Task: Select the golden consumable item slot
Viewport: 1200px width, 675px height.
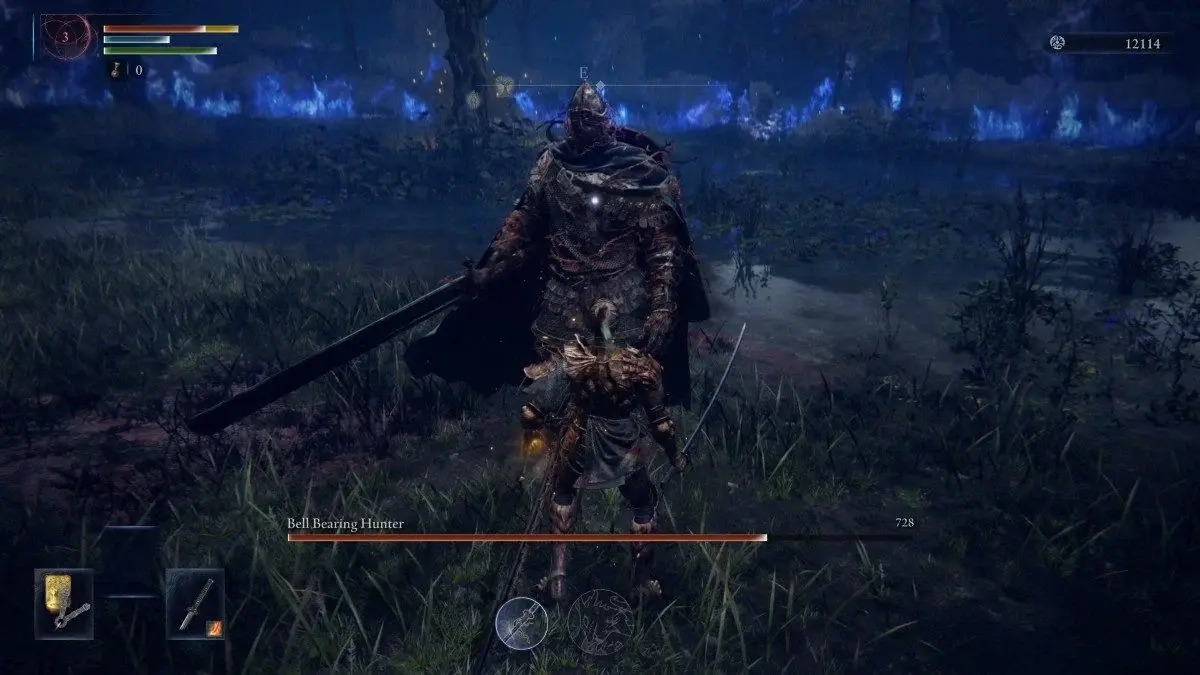Action: tap(64, 603)
